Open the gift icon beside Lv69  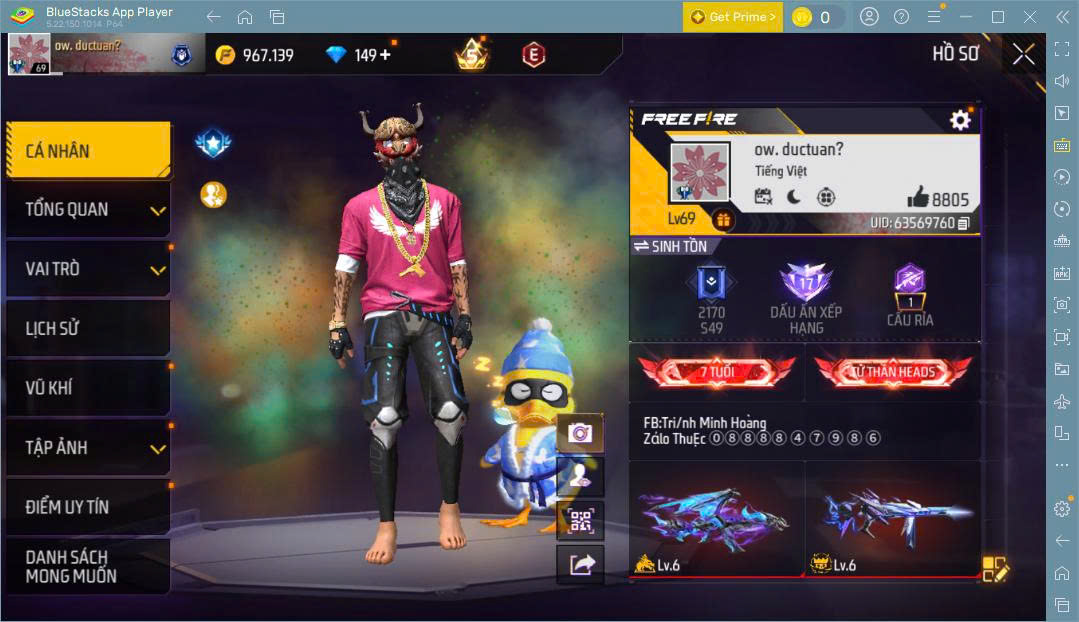click(723, 220)
